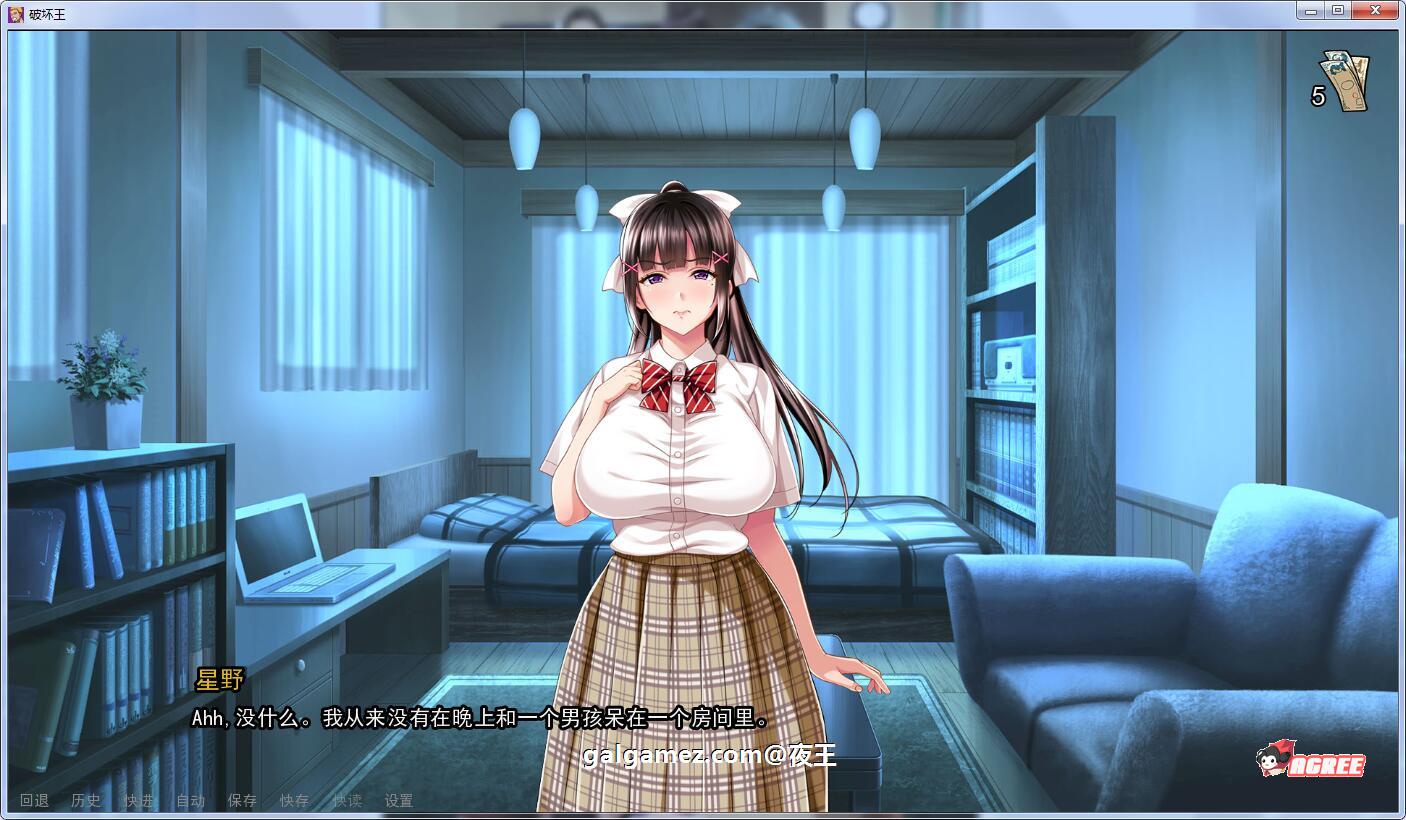Toggle 快读 quick-read mode

(345, 800)
